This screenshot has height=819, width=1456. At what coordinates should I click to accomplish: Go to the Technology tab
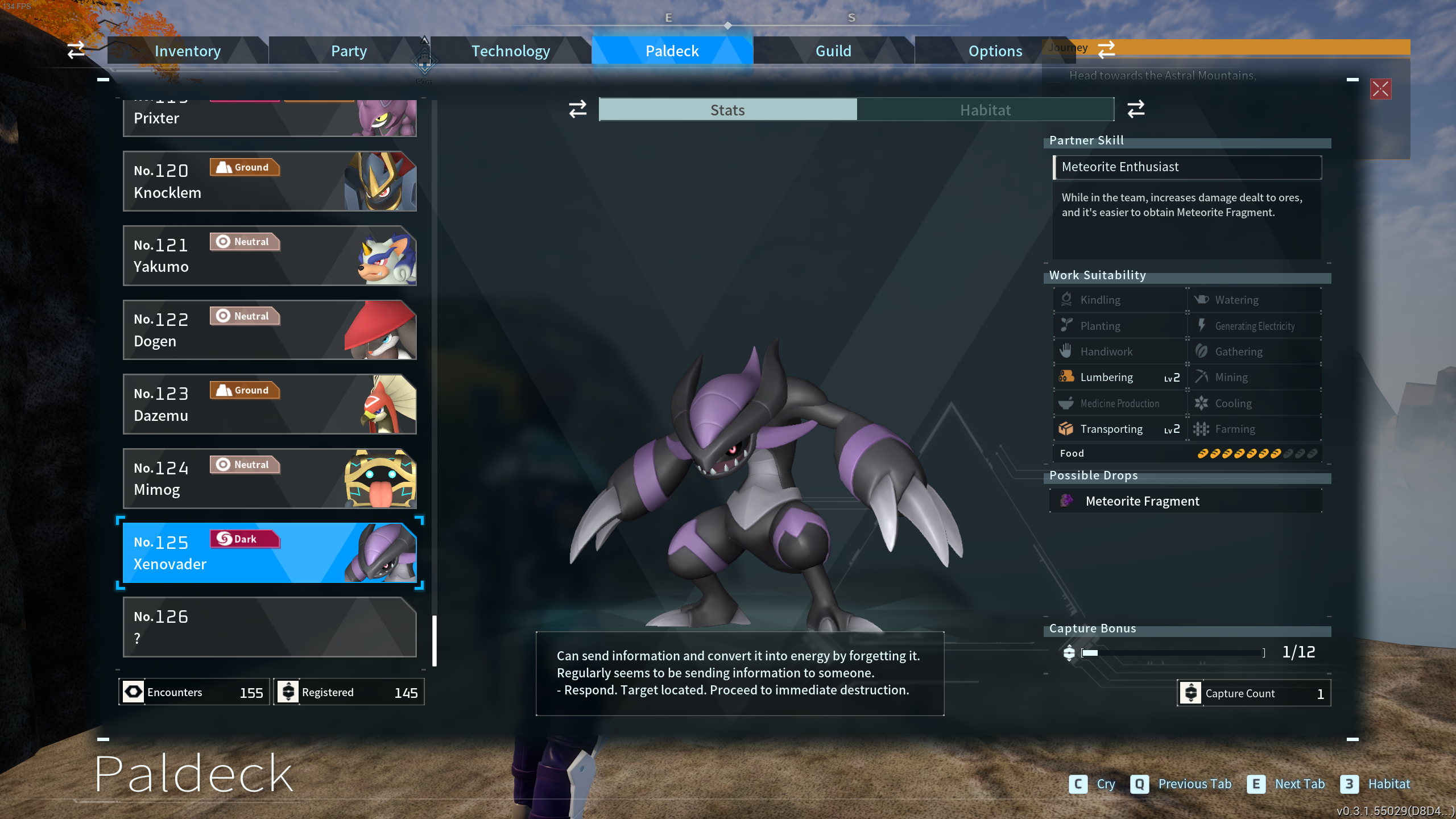[x=510, y=51]
